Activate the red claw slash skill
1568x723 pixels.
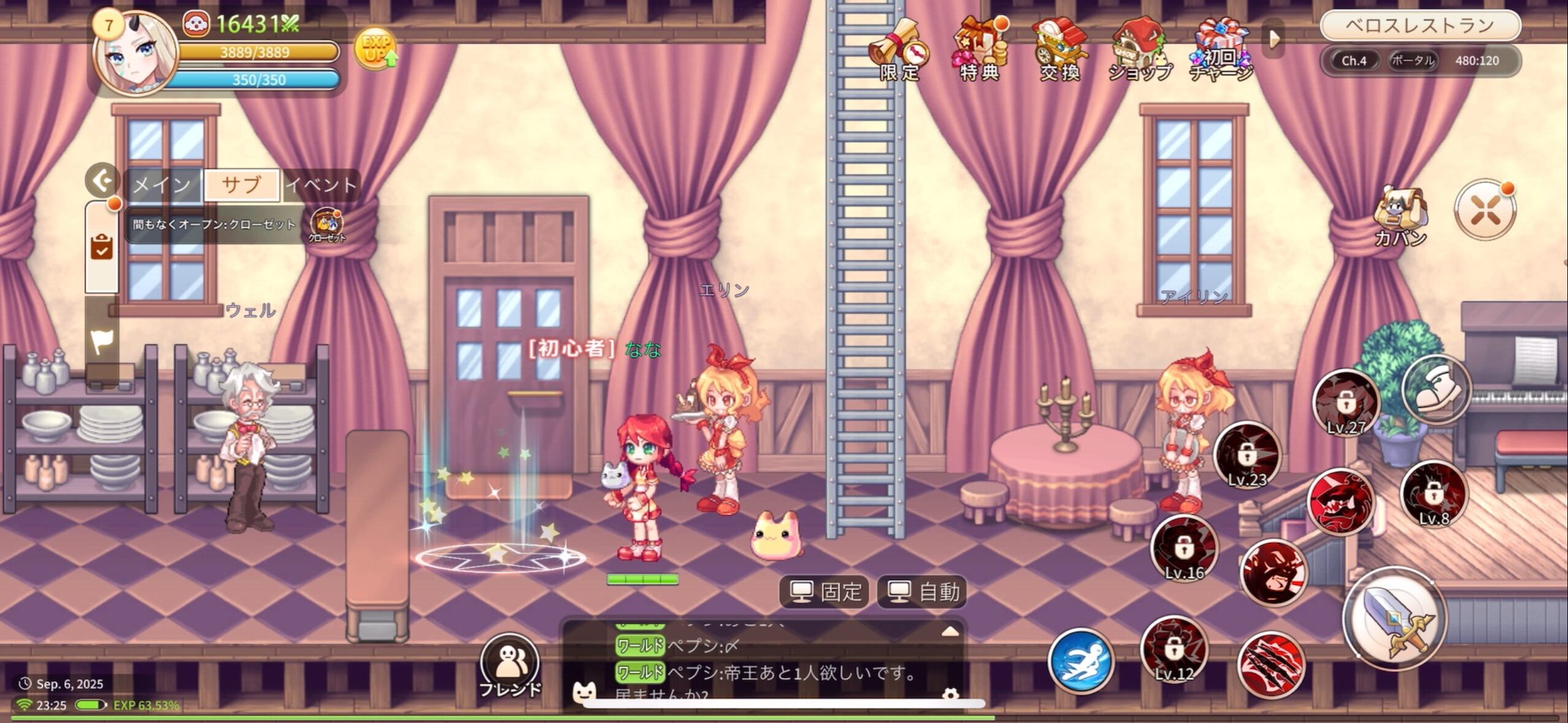click(1270, 665)
